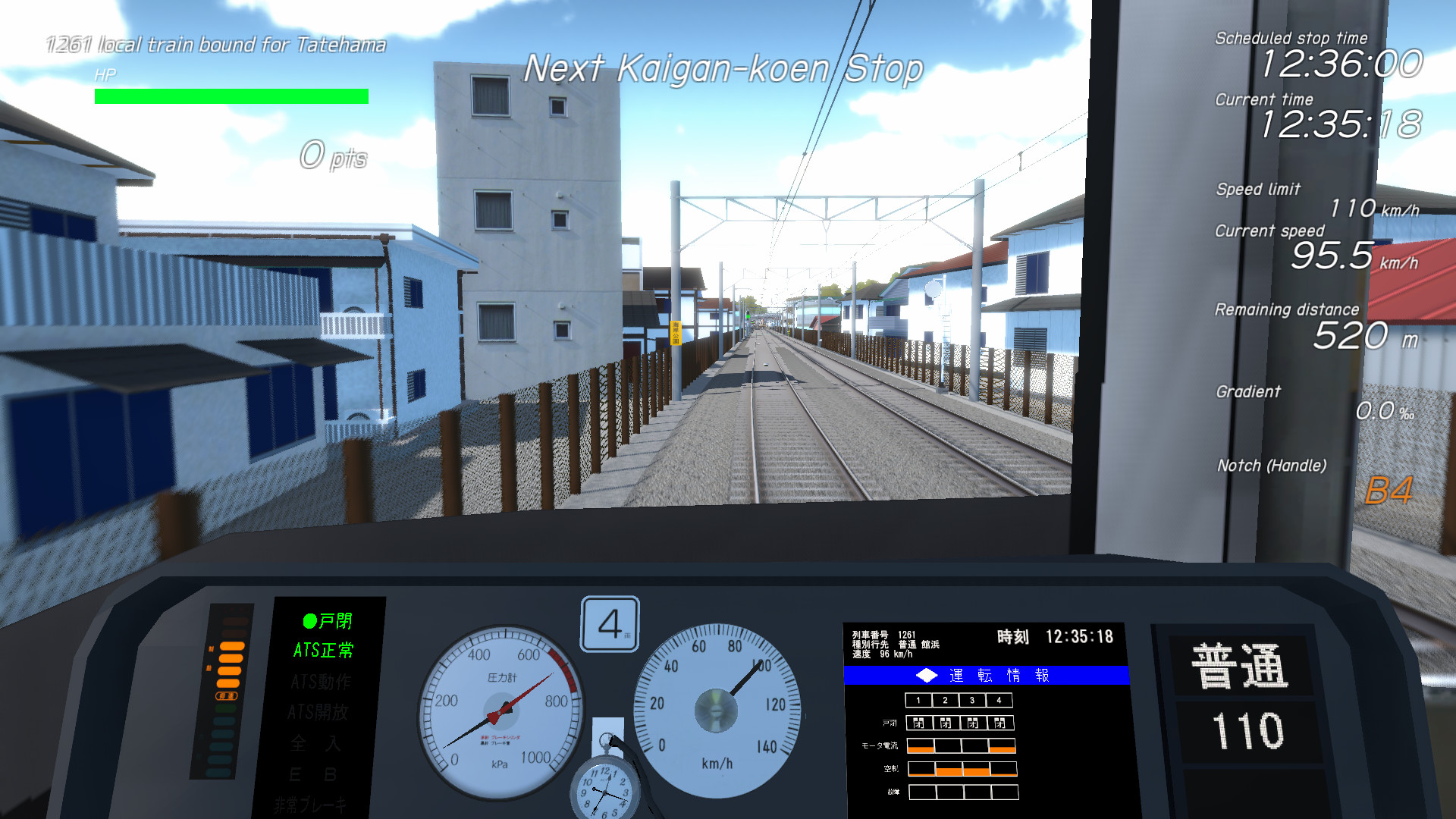Click the Next Kaigan-koen Stop banner
The image size is (1456, 819).
point(723,68)
